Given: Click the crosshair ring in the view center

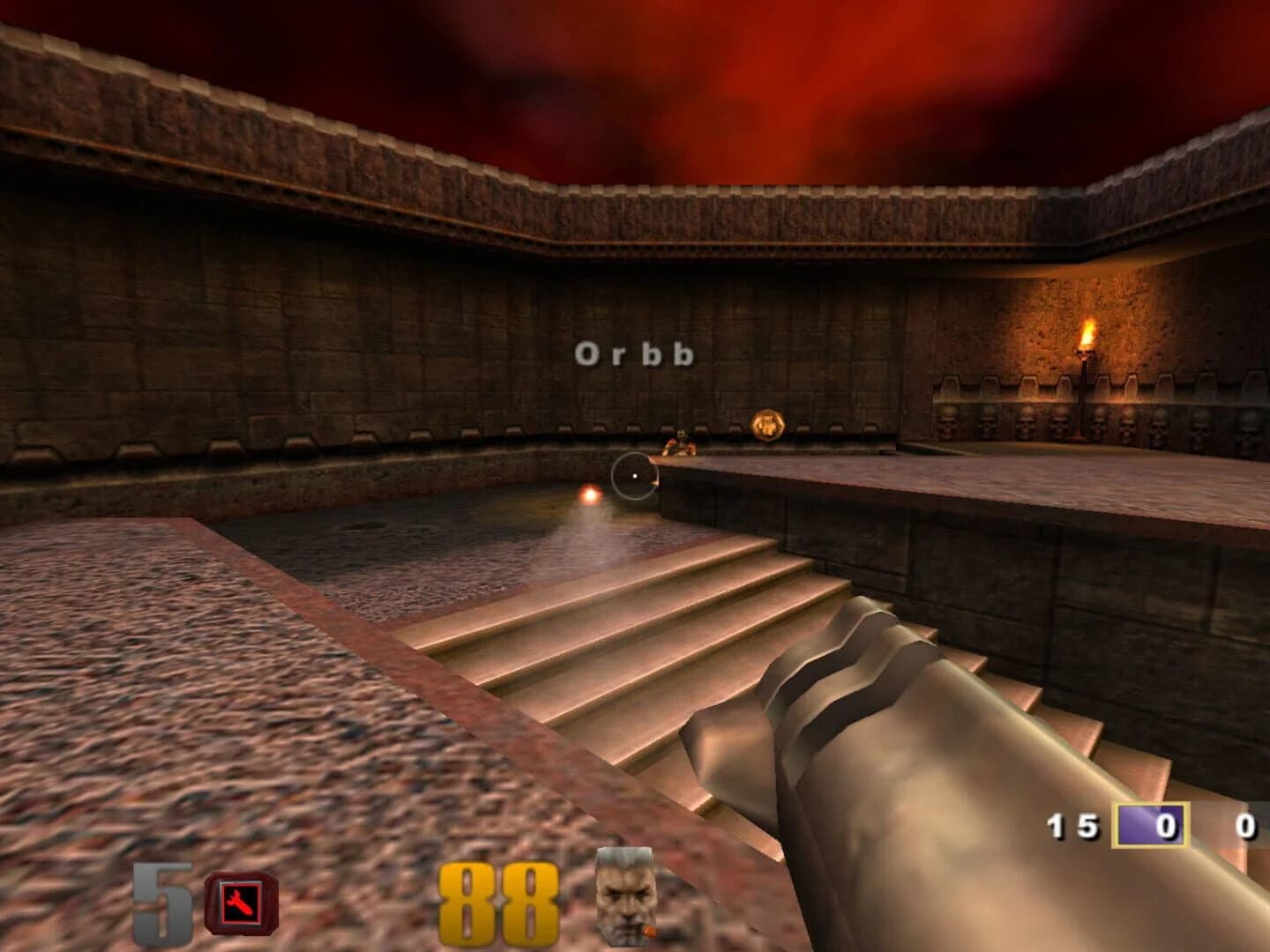Looking at the screenshot, I should pyautogui.click(x=634, y=473).
